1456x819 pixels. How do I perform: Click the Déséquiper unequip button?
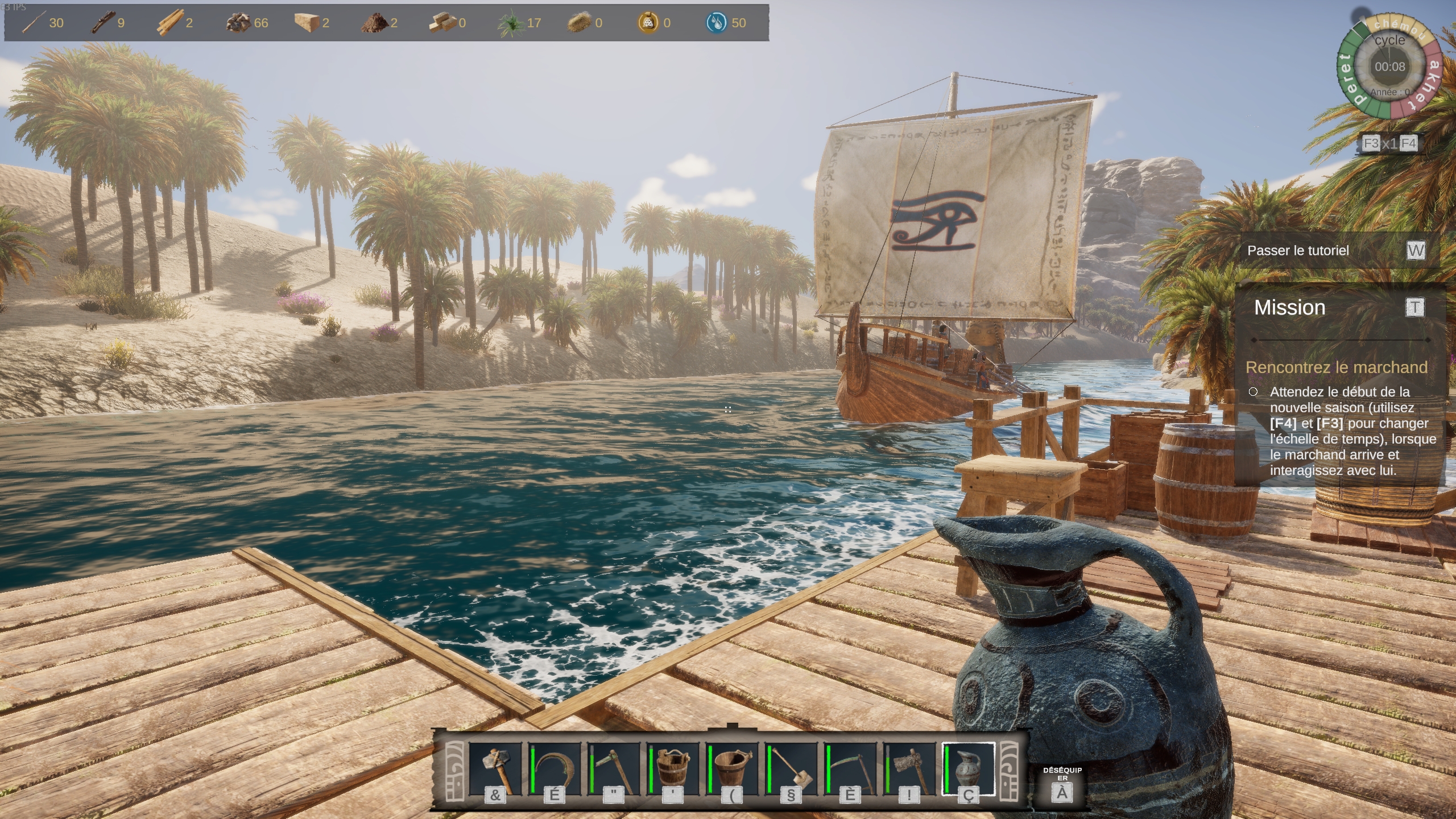(x=1062, y=785)
